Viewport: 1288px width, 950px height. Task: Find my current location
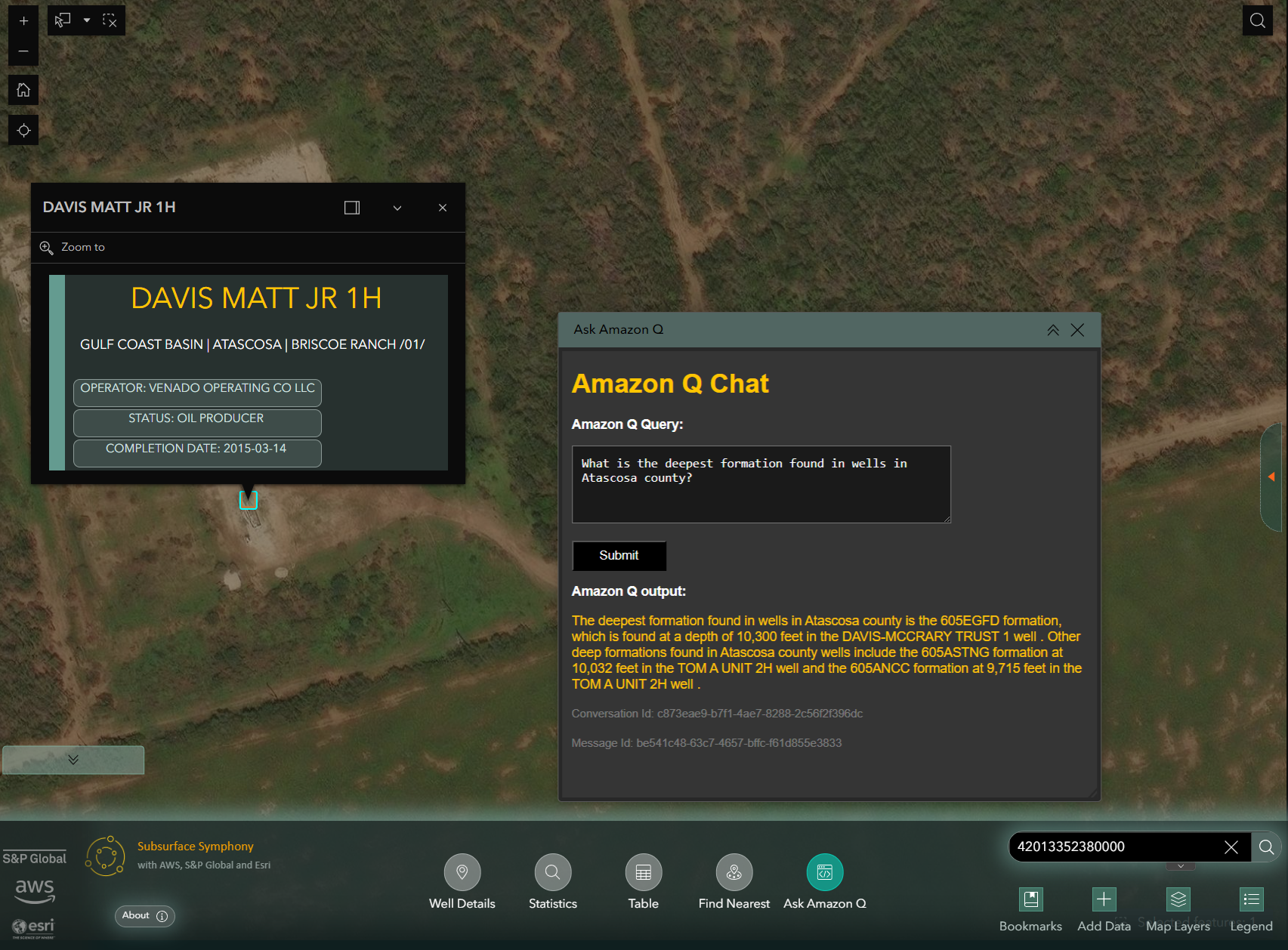point(23,130)
